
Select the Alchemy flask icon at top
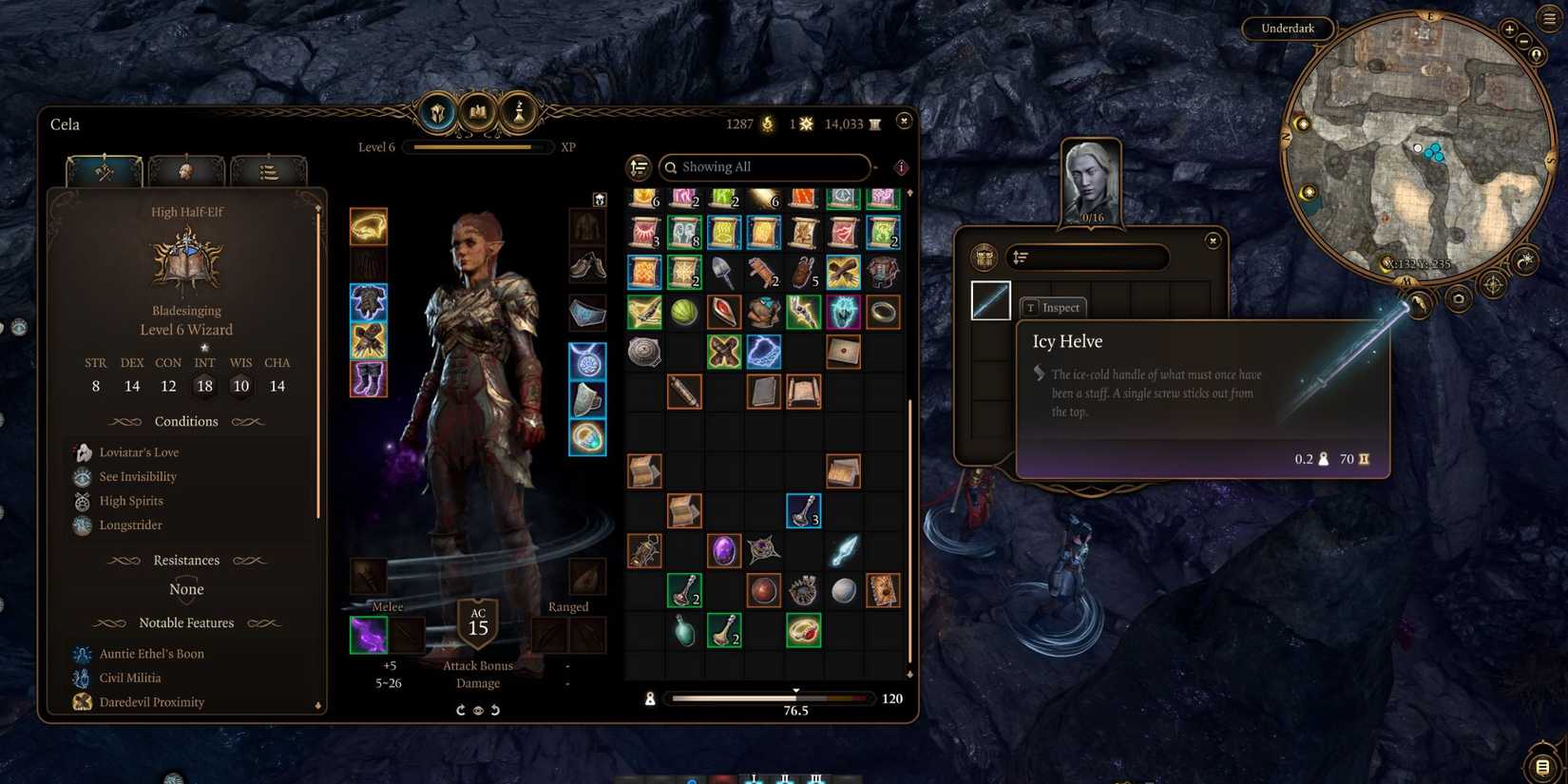click(518, 111)
